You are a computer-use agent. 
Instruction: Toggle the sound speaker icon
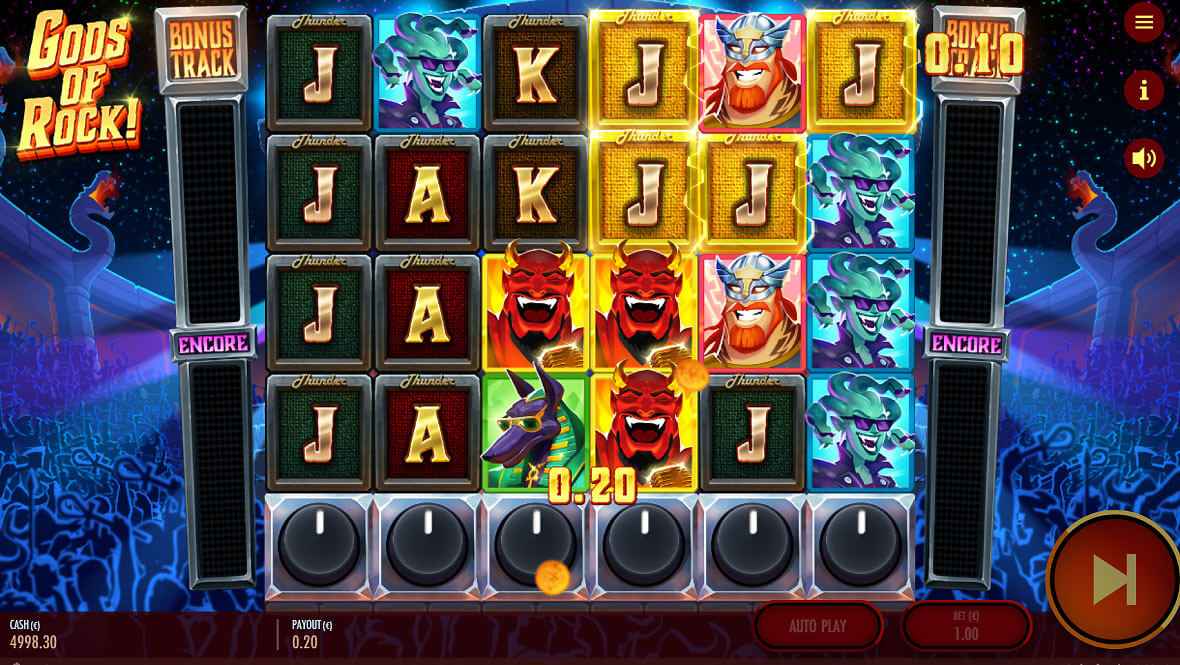pos(1144,158)
